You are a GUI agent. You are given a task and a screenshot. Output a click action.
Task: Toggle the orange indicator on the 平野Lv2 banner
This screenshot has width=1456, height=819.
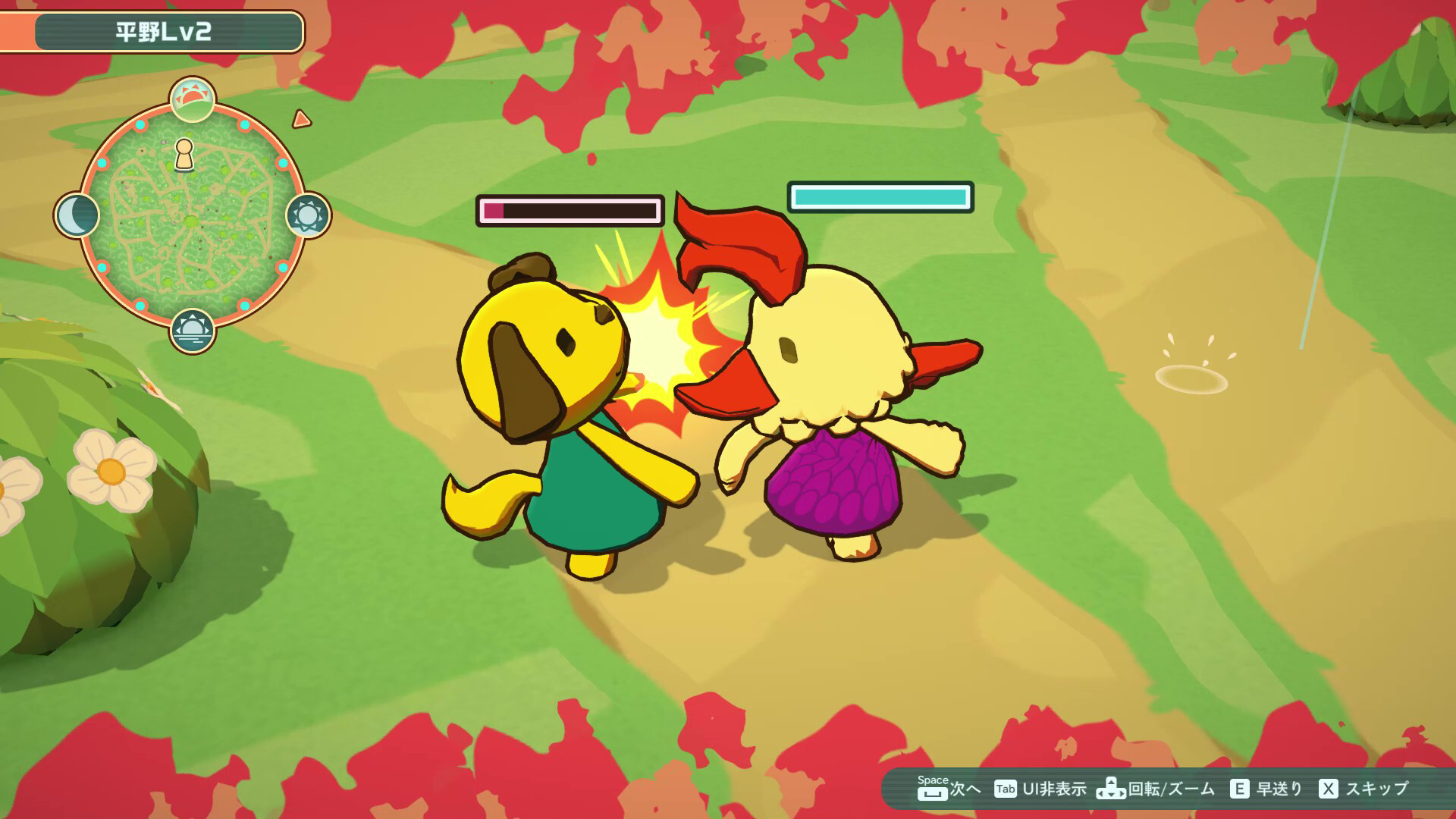17,32
